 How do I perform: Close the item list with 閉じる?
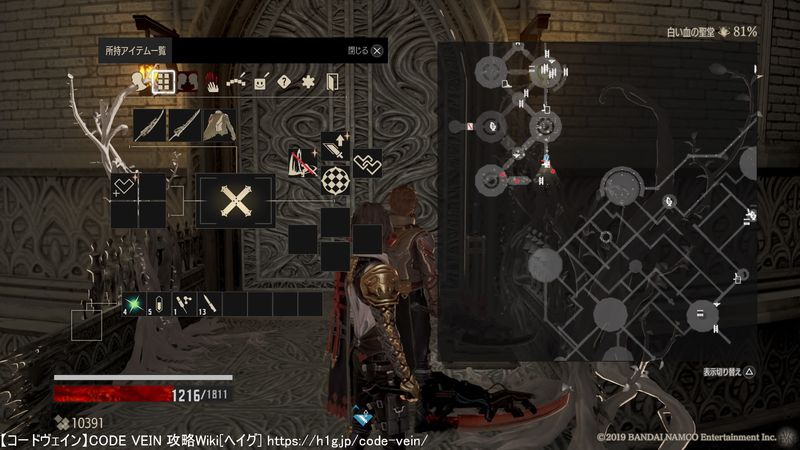point(366,49)
